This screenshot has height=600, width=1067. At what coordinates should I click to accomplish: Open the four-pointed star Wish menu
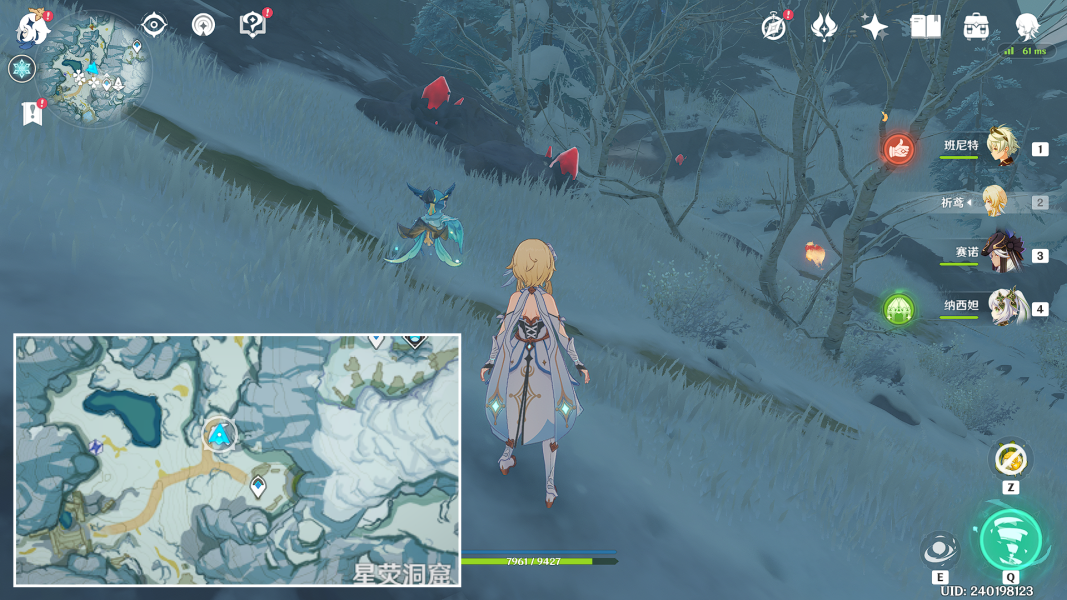click(x=875, y=27)
